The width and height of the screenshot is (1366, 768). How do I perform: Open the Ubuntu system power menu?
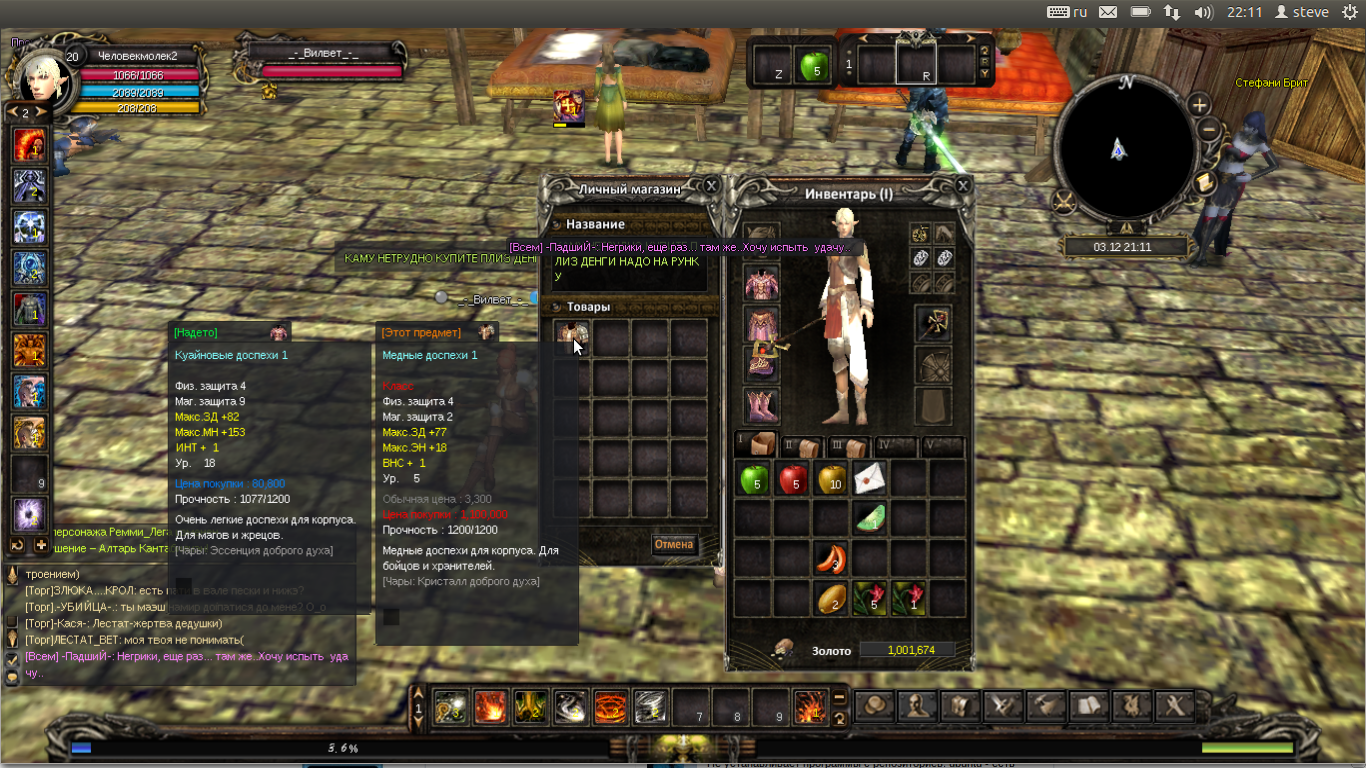(1349, 12)
